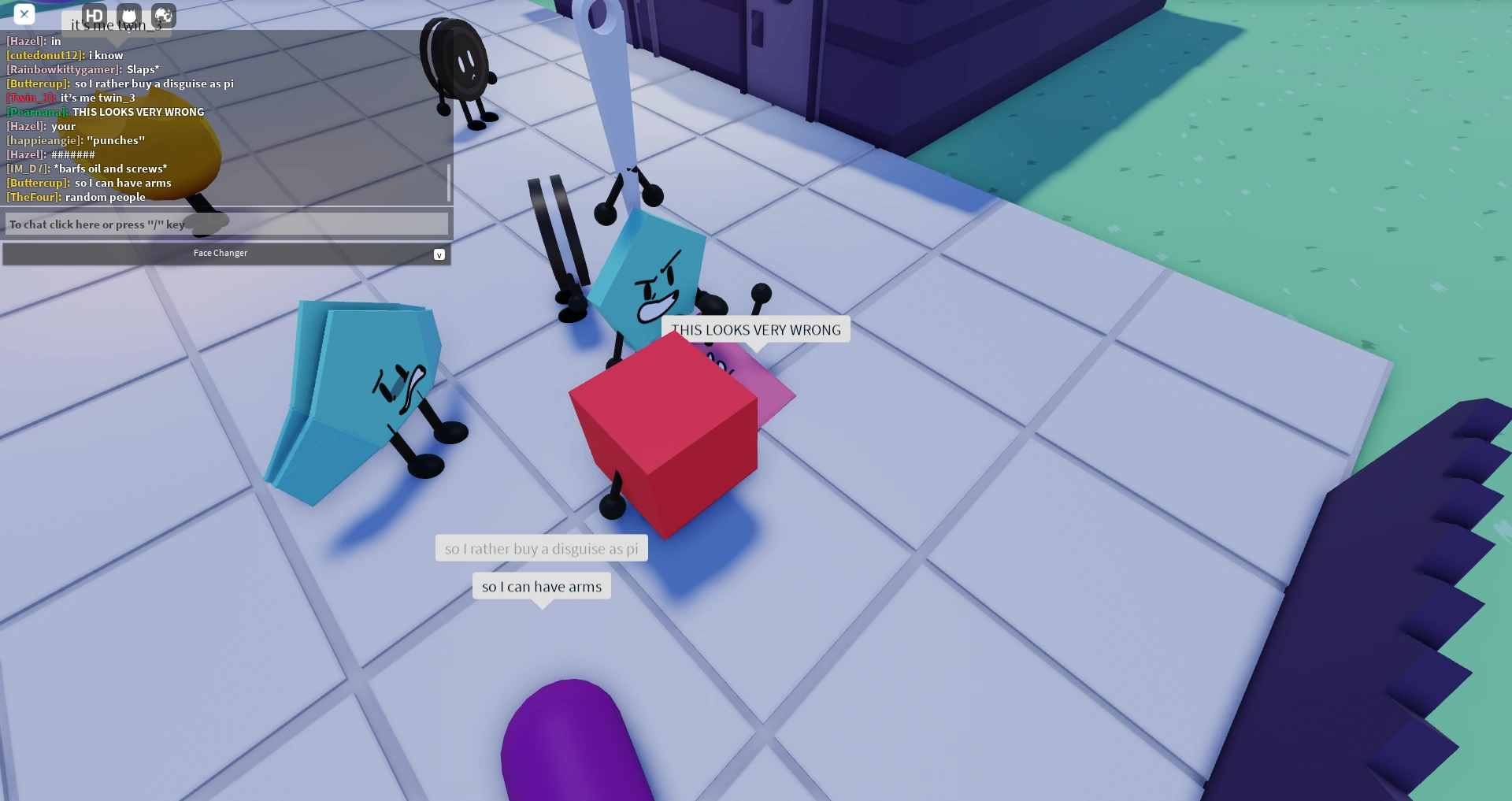Click the rightmost dark icon in the top row
This screenshot has width=1512, height=801.
pos(162,14)
